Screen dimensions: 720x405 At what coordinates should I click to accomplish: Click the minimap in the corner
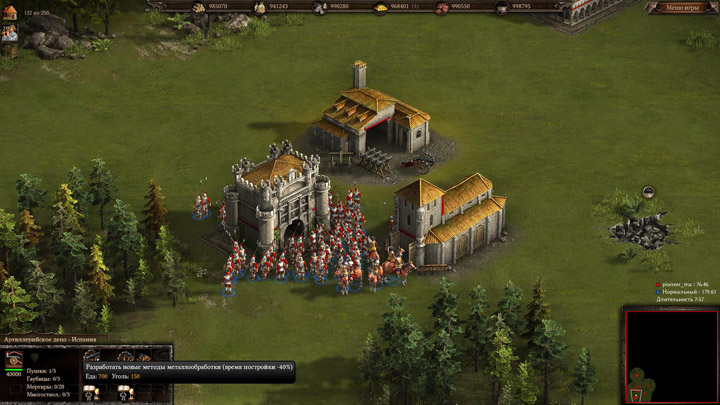click(671, 356)
